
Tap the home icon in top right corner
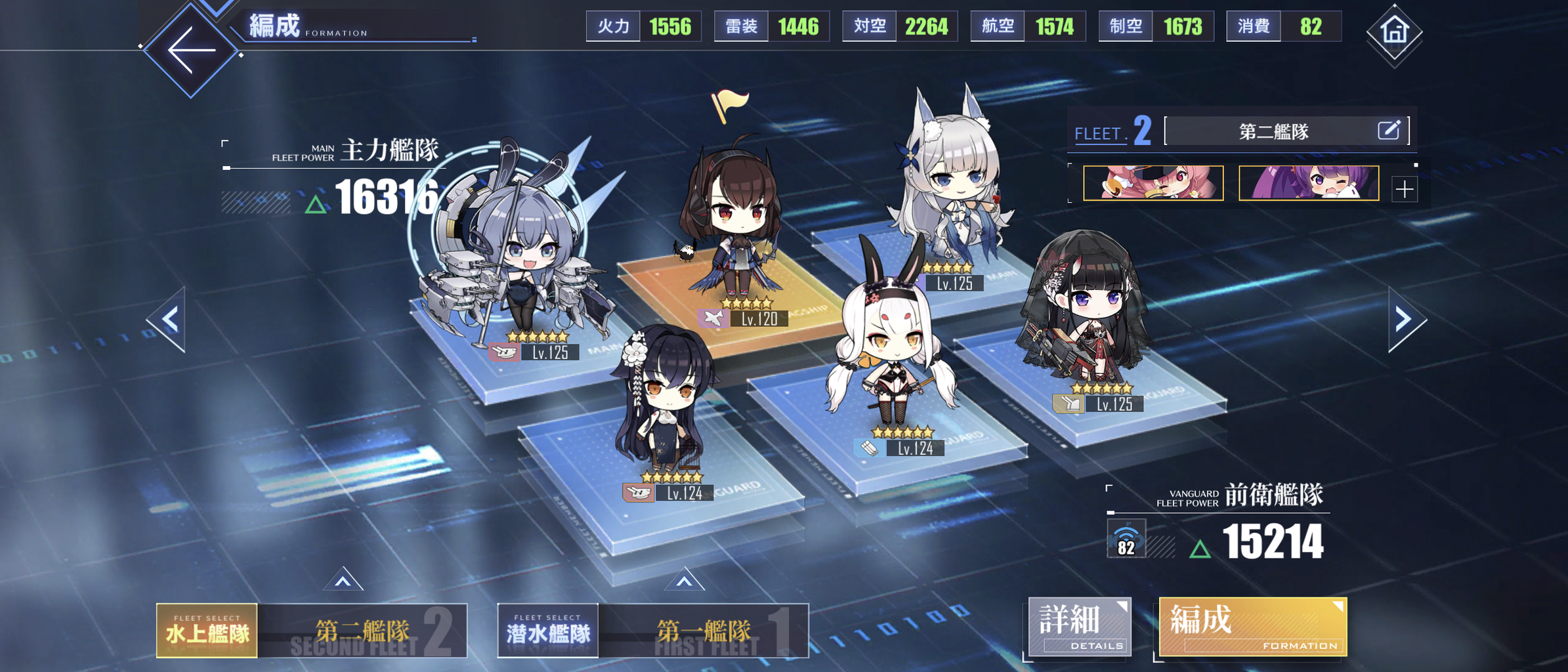1395,31
